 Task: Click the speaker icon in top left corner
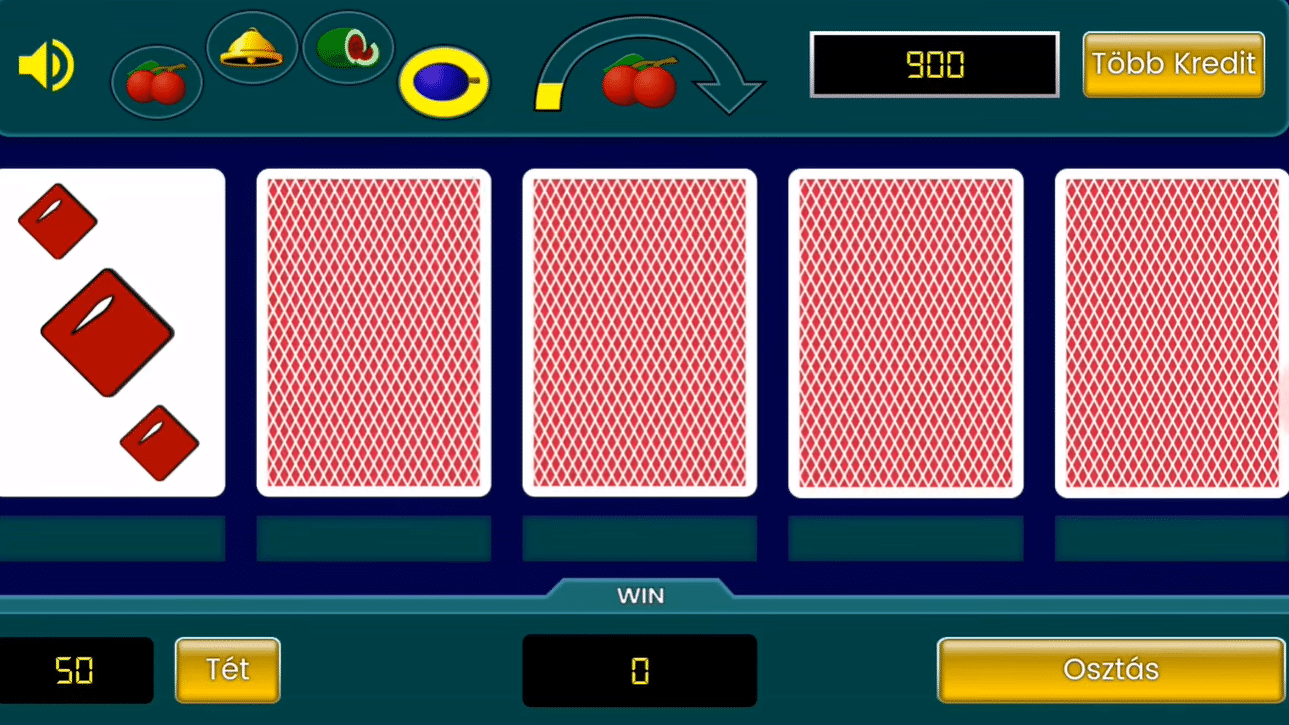(x=44, y=64)
